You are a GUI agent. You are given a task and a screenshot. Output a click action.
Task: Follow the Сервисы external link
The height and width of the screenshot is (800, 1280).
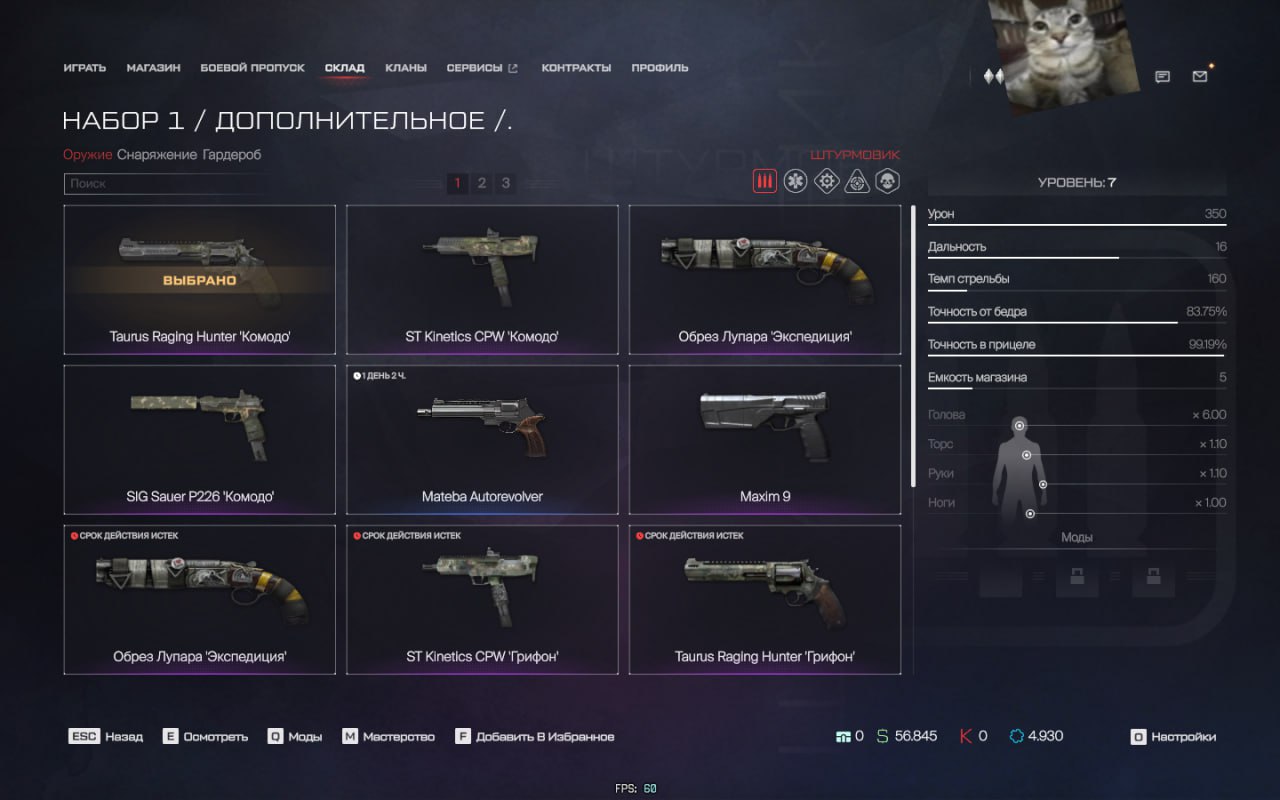tap(481, 68)
